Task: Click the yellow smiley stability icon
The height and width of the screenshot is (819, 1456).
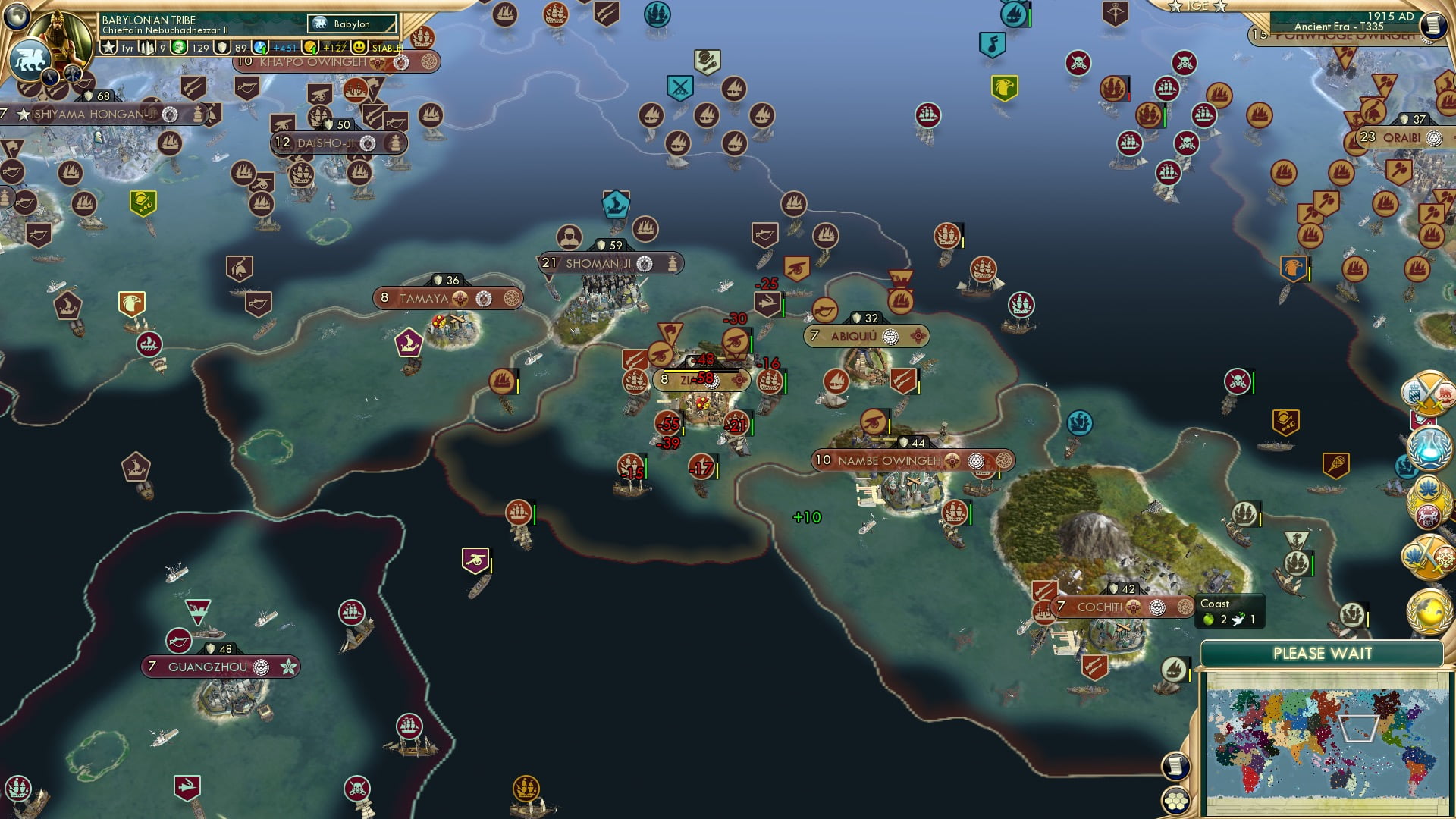Action: coord(359,48)
